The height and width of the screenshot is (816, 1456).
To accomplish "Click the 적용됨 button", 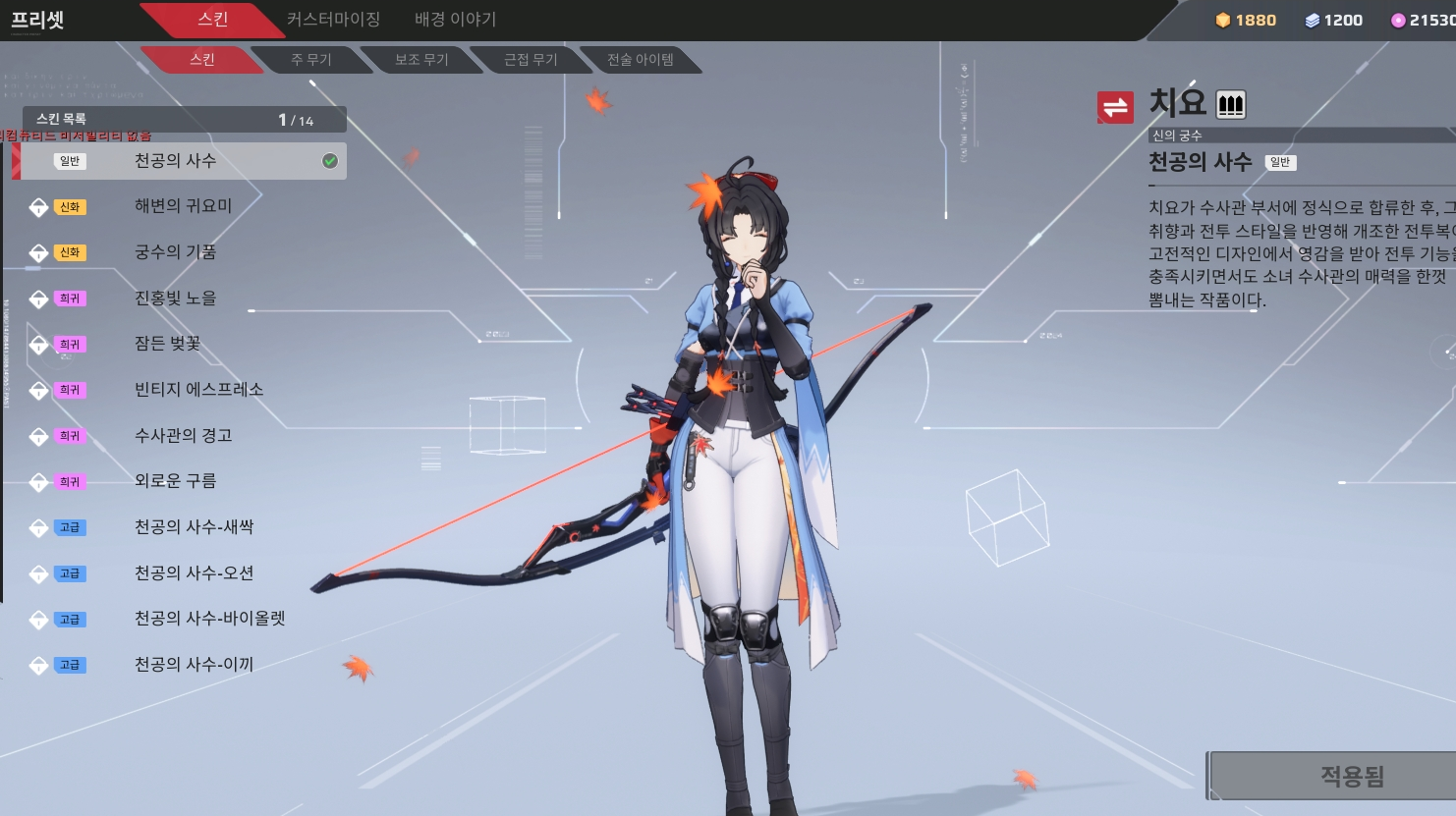I will coord(1351,777).
